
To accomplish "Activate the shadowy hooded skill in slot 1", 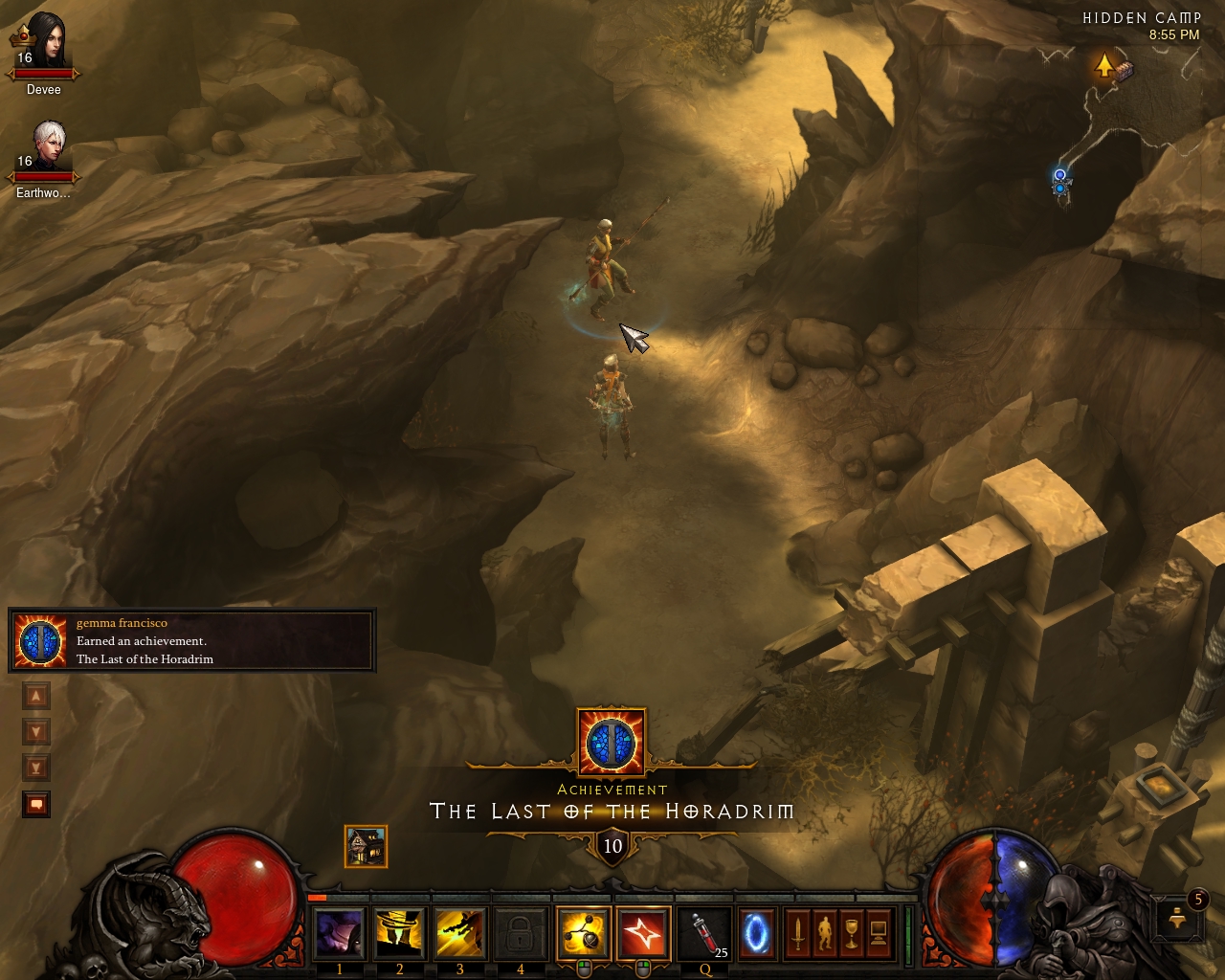I will point(340,933).
